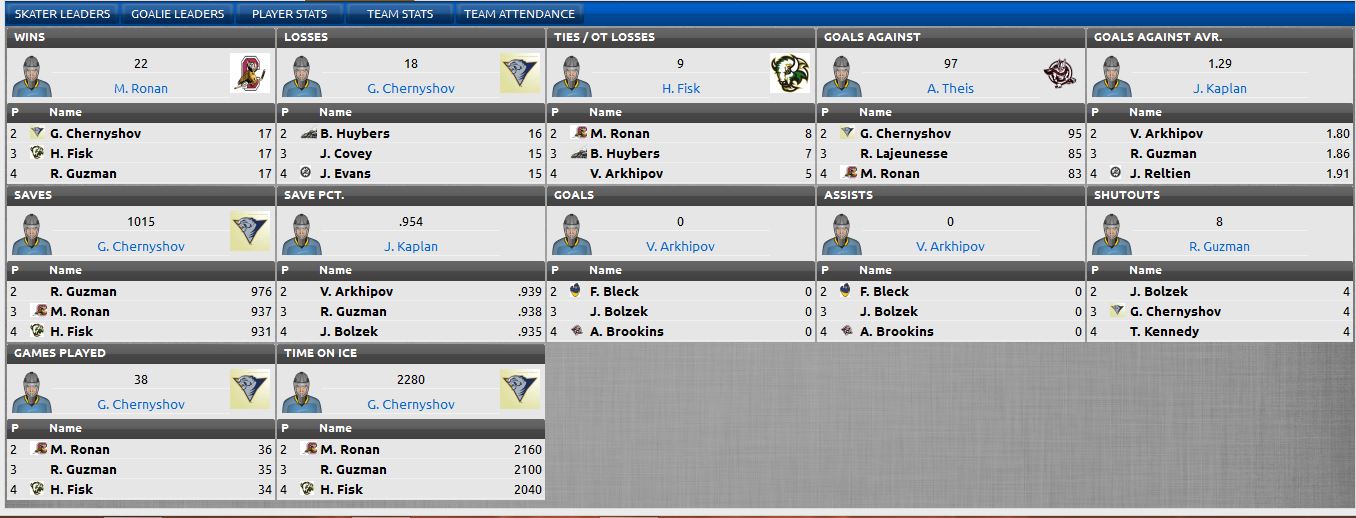Screen dimensions: 1356x518
Task: Open the Goalie Leaders tab
Action: (x=178, y=14)
